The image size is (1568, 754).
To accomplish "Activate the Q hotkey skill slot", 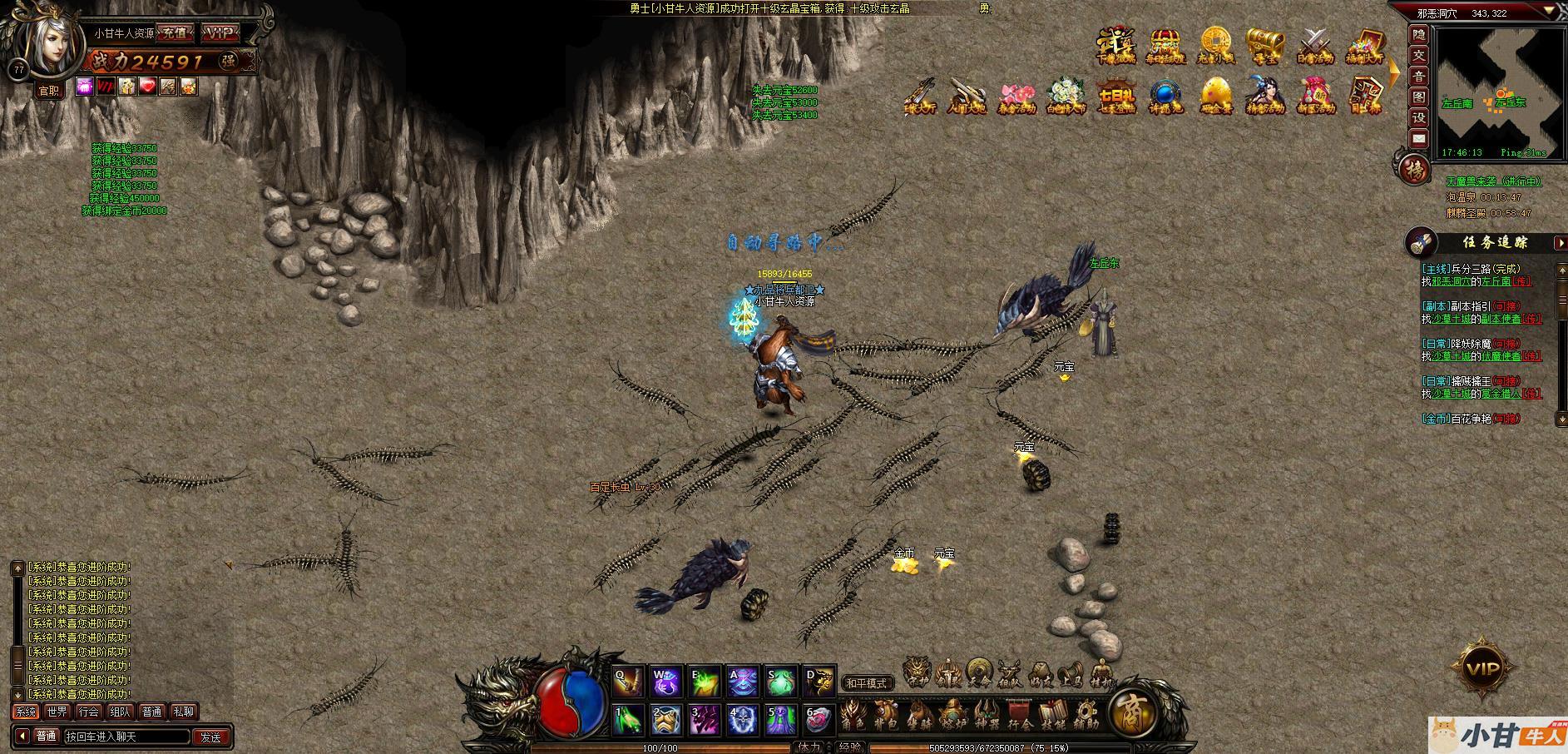I will [x=628, y=682].
